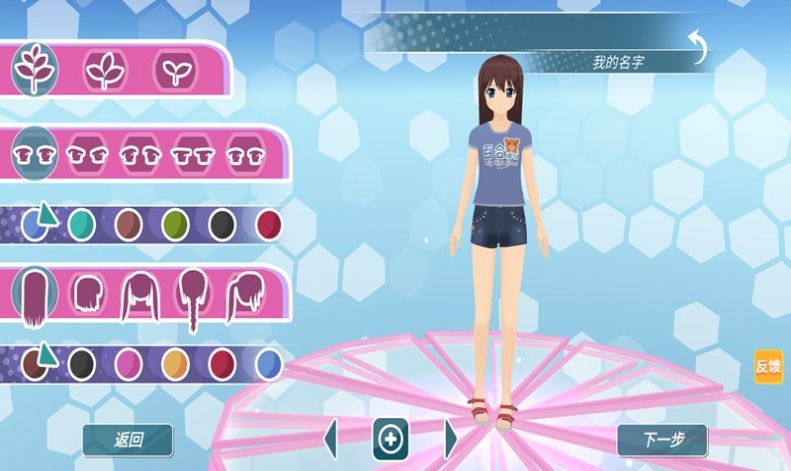Click the curved white arrow beside the name
This screenshot has height=471, width=791.
[x=697, y=45]
